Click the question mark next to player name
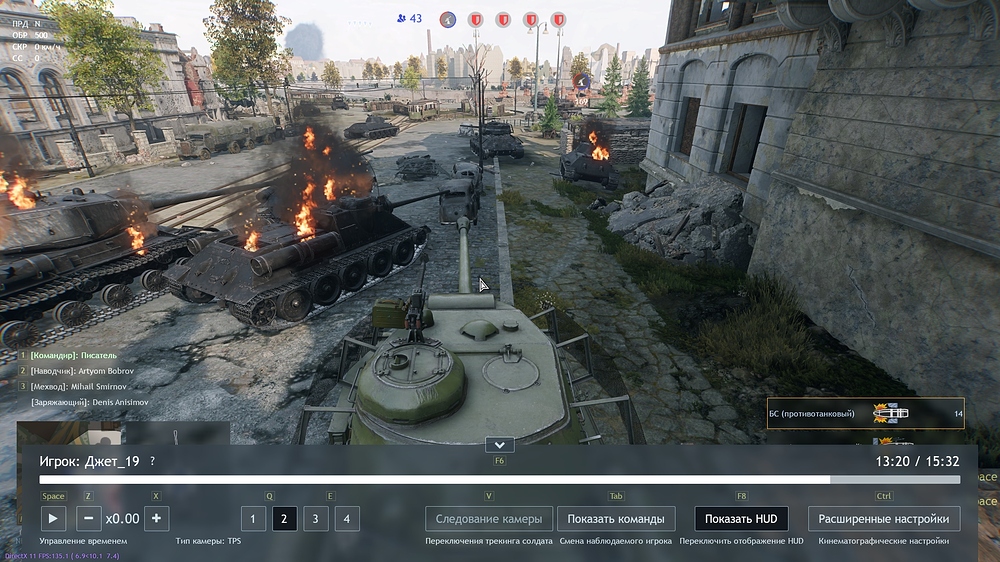Image resolution: width=1000 pixels, height=562 pixels. click(152, 461)
